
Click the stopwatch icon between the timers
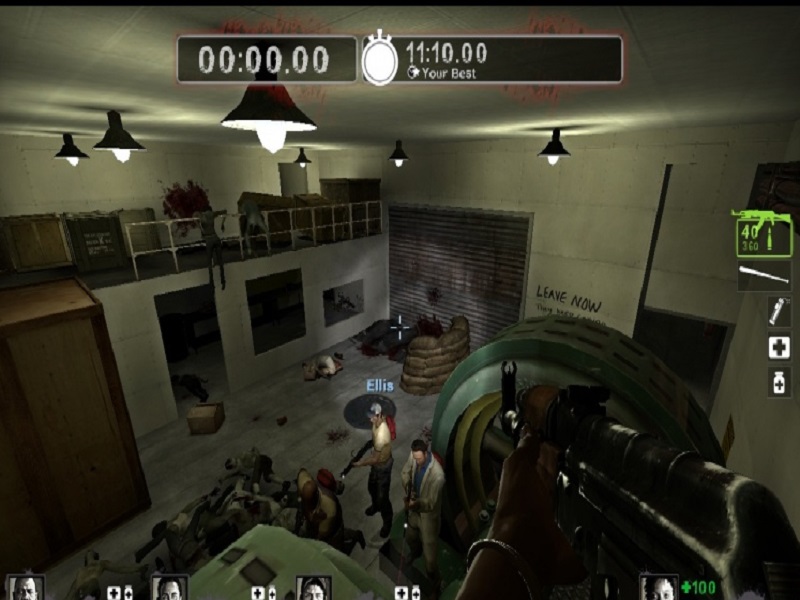pyautogui.click(x=379, y=60)
